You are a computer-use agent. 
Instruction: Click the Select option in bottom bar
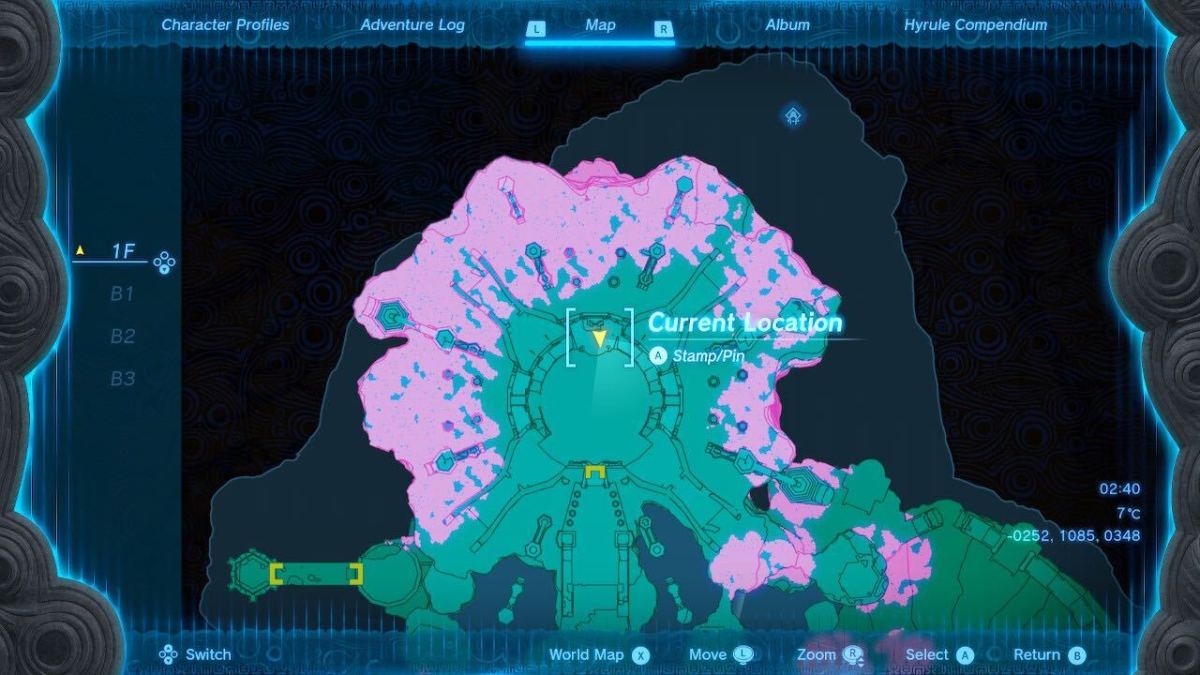(938, 655)
